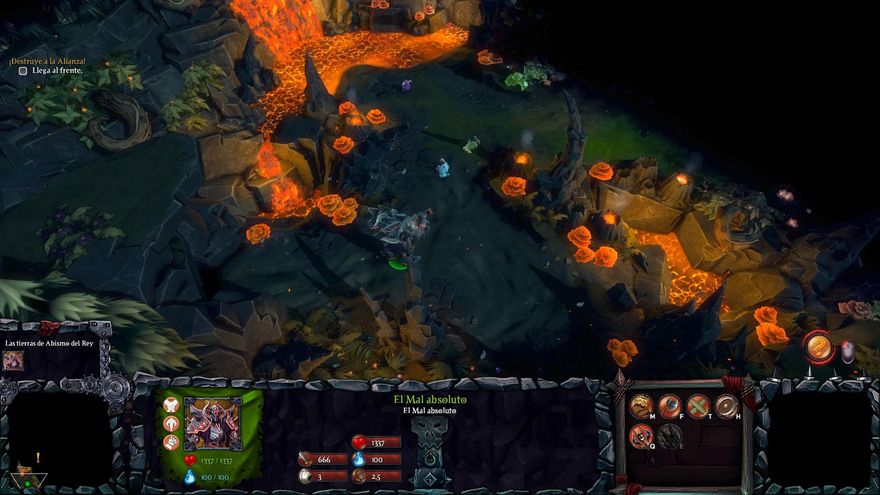880x495 pixels.
Task: Toggle the Llega al frente objective checkbox
Action: 23,71
